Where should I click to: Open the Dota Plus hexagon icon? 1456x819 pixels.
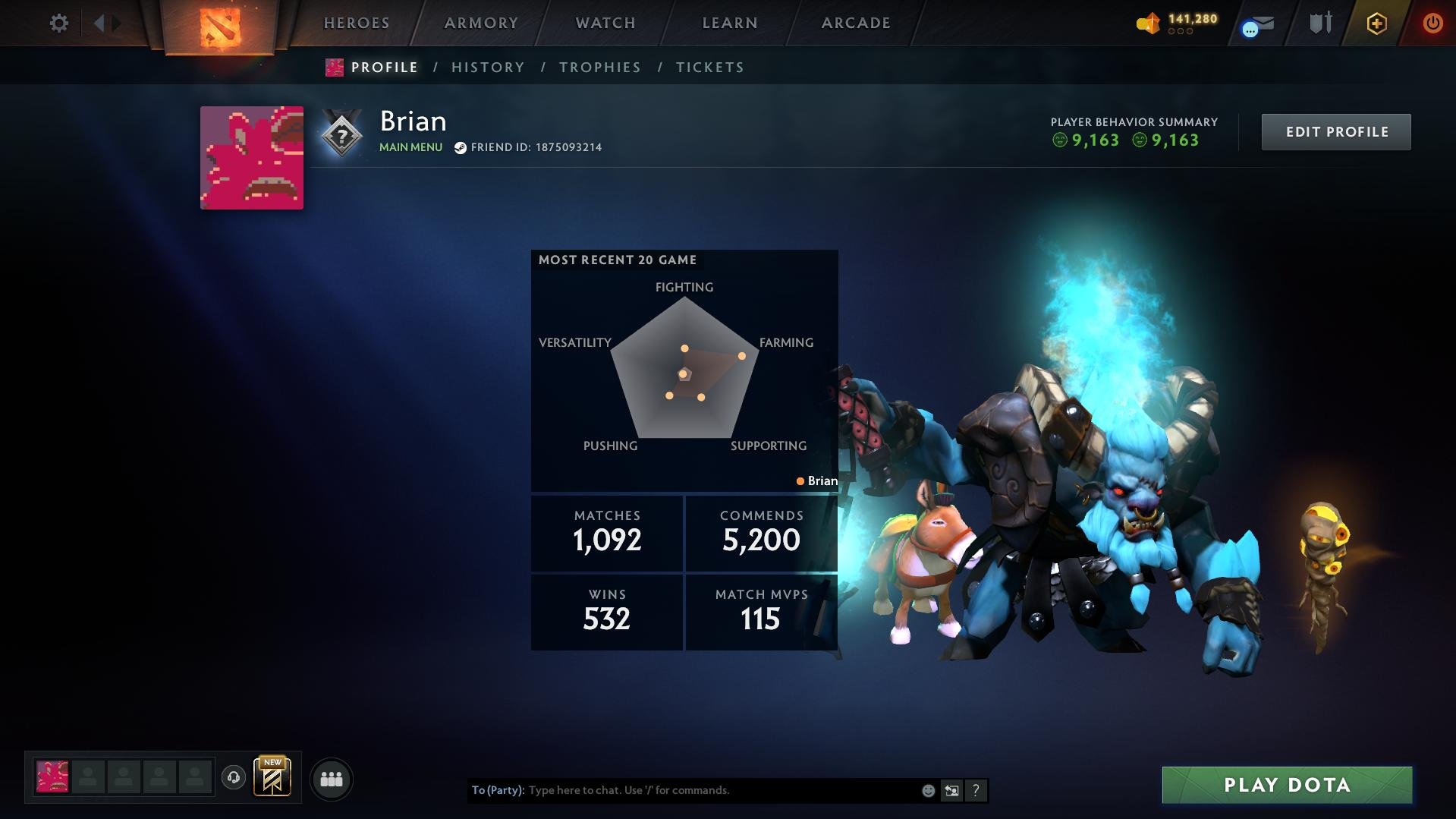[x=1376, y=24]
